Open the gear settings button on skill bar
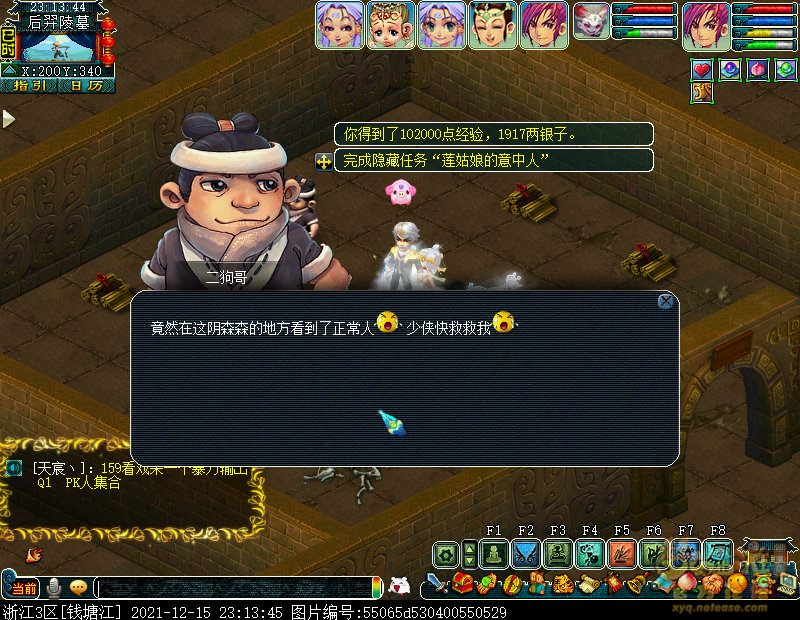 pyautogui.click(x=468, y=554)
